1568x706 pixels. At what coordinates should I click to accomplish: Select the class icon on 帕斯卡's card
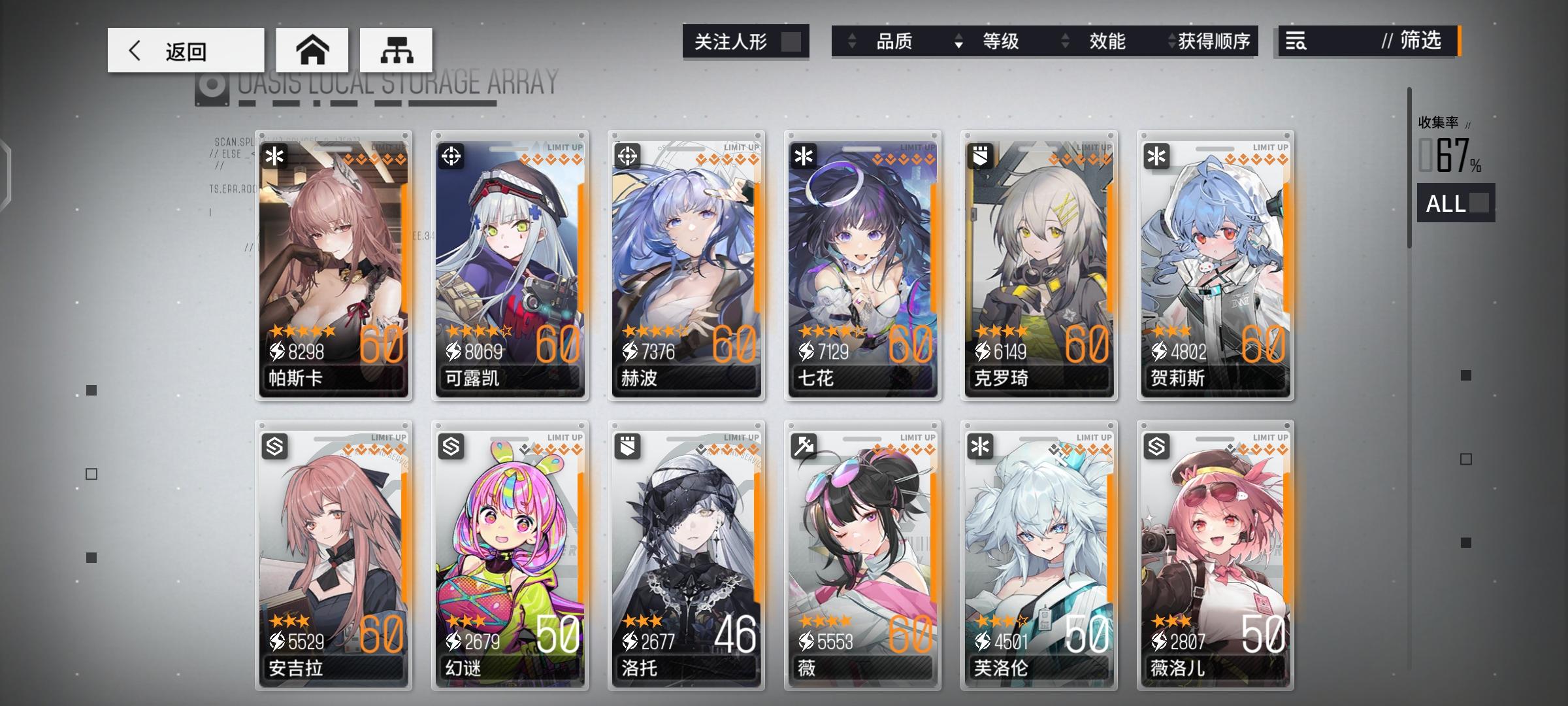point(275,157)
